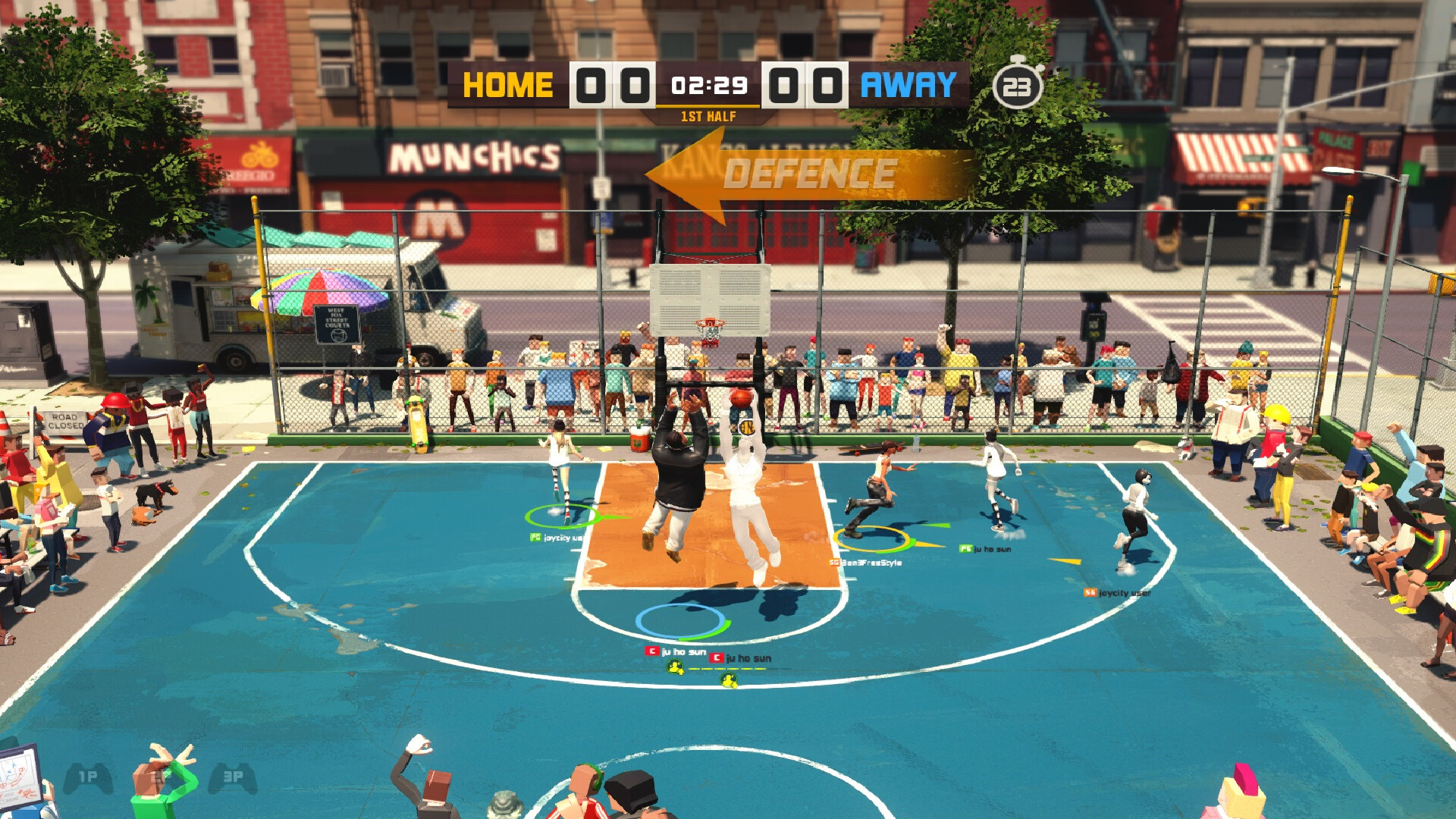This screenshot has height=819, width=1456.
Task: Select the HOME team label
Action: [509, 86]
